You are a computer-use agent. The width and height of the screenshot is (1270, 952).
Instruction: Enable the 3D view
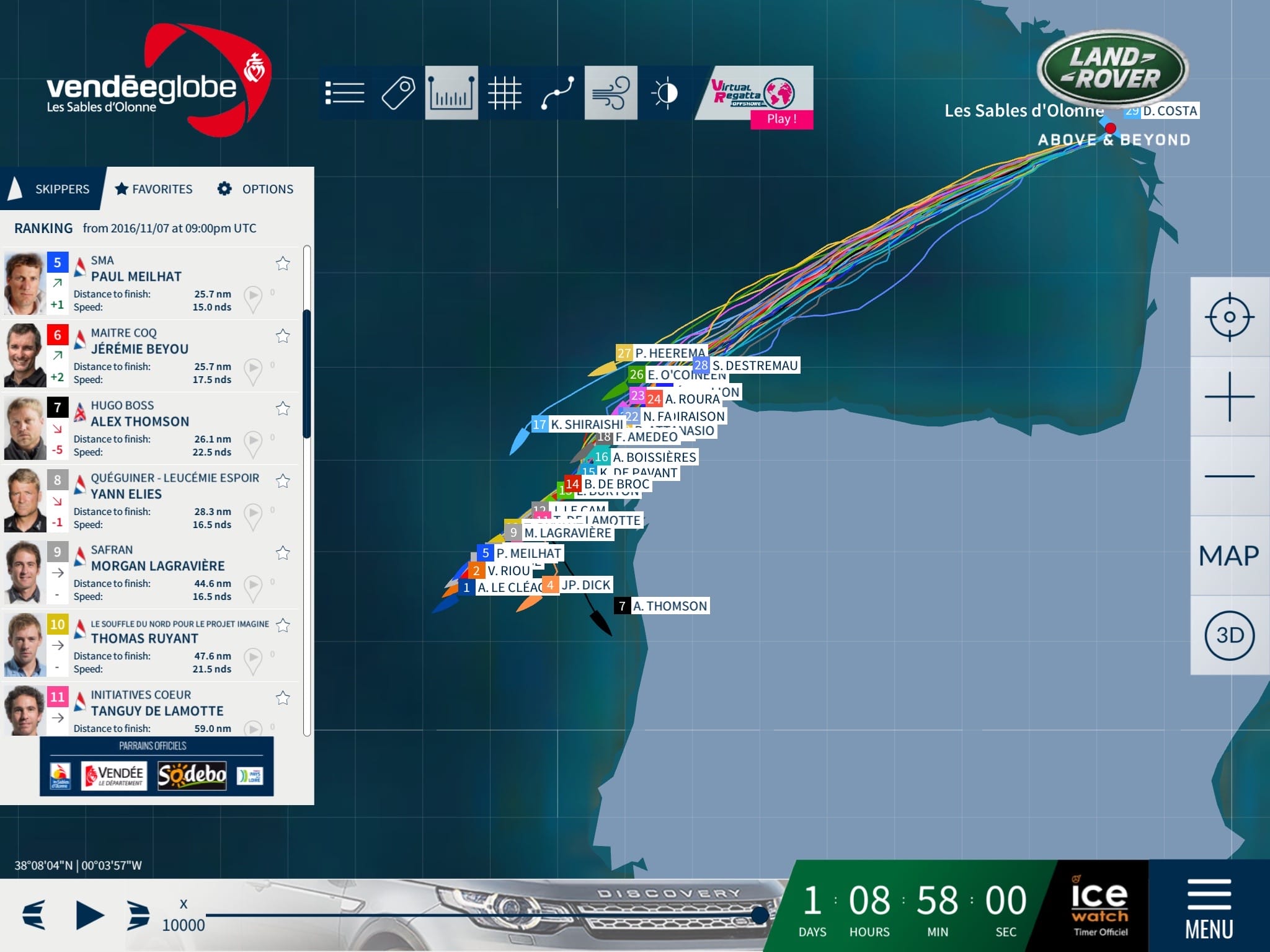coord(1229,635)
